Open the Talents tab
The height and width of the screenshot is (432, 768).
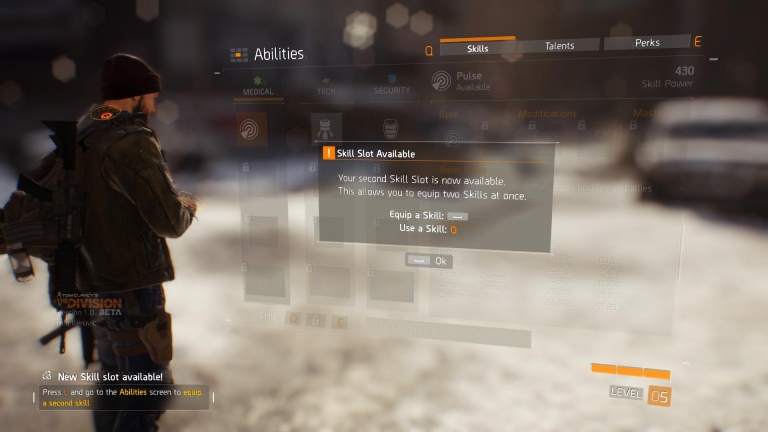(x=559, y=45)
